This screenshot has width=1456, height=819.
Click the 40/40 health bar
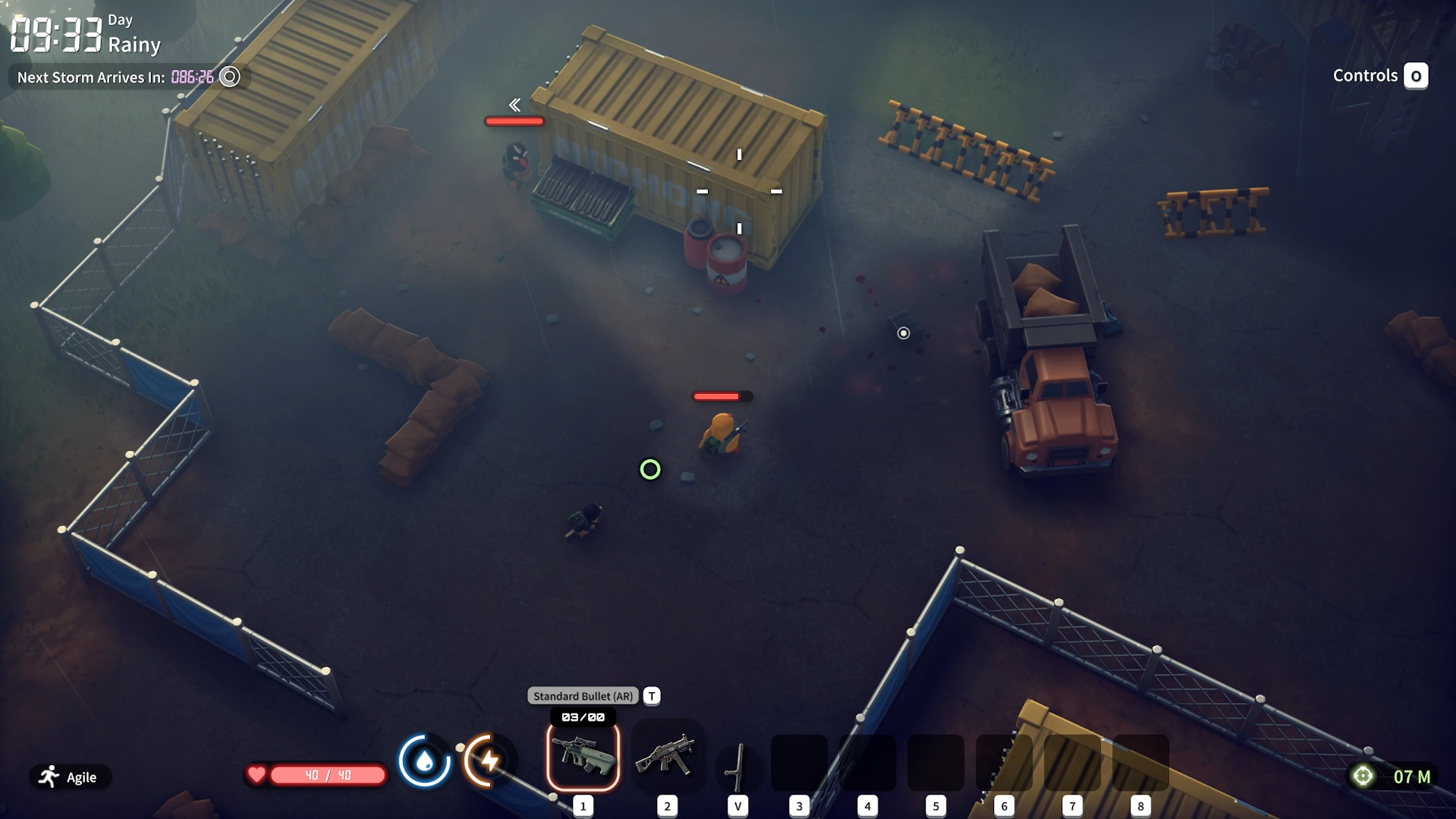[326, 775]
